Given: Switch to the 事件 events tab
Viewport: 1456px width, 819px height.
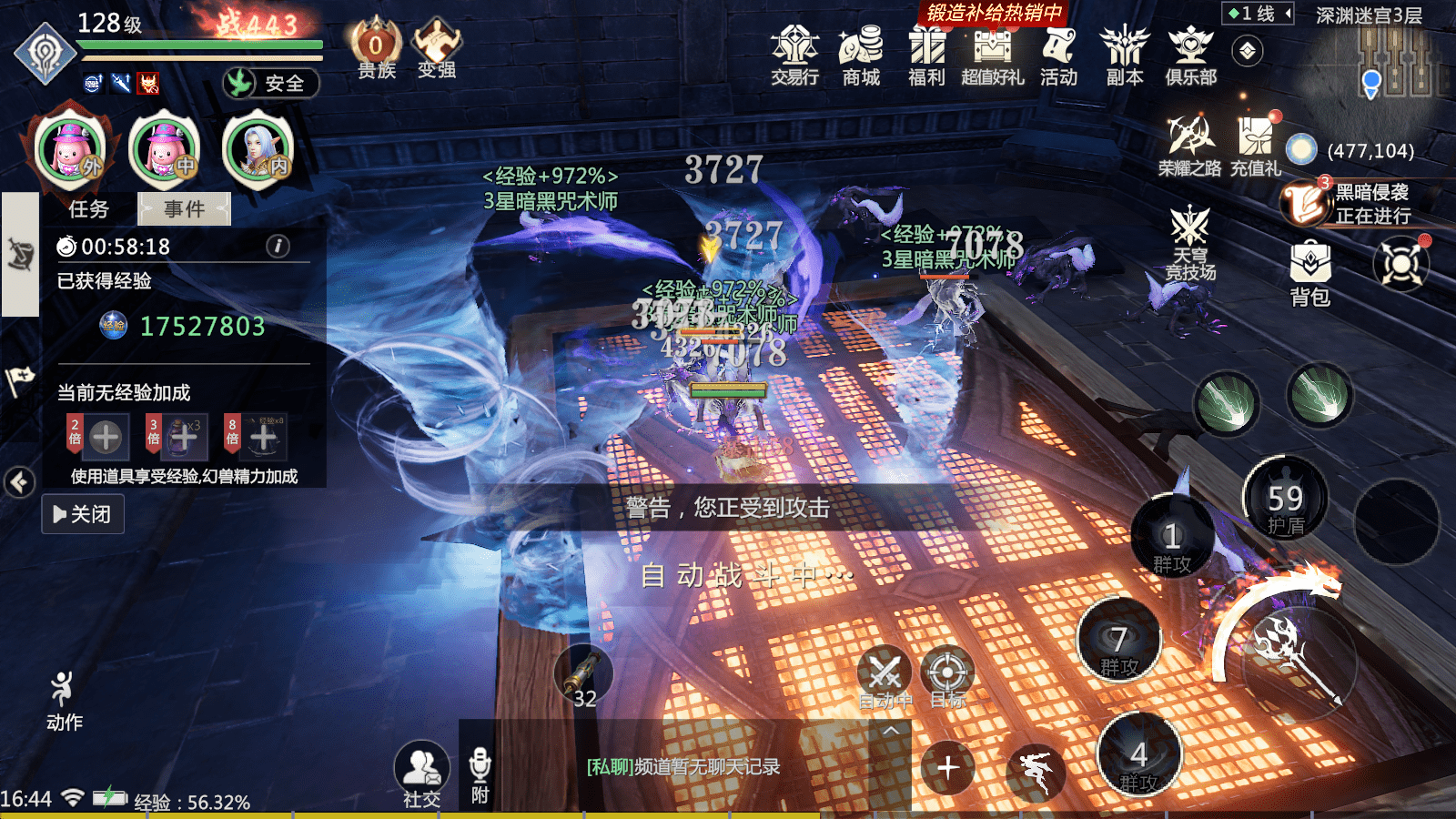Looking at the screenshot, I should 184,209.
